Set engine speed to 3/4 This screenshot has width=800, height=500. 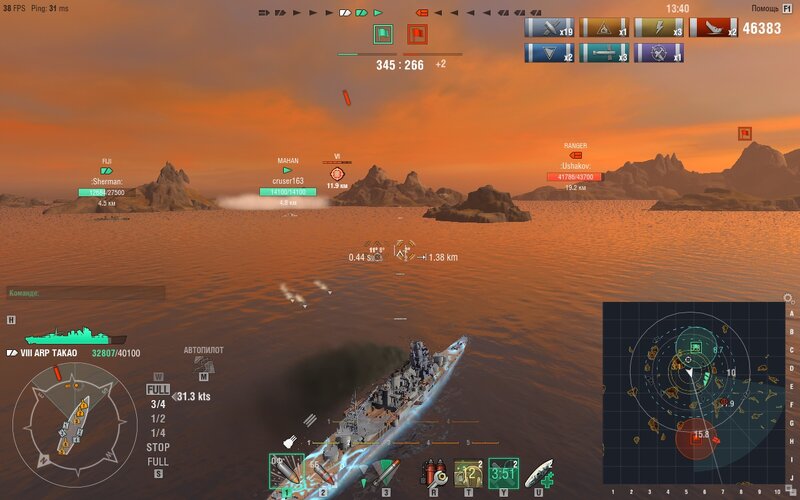tap(158, 404)
